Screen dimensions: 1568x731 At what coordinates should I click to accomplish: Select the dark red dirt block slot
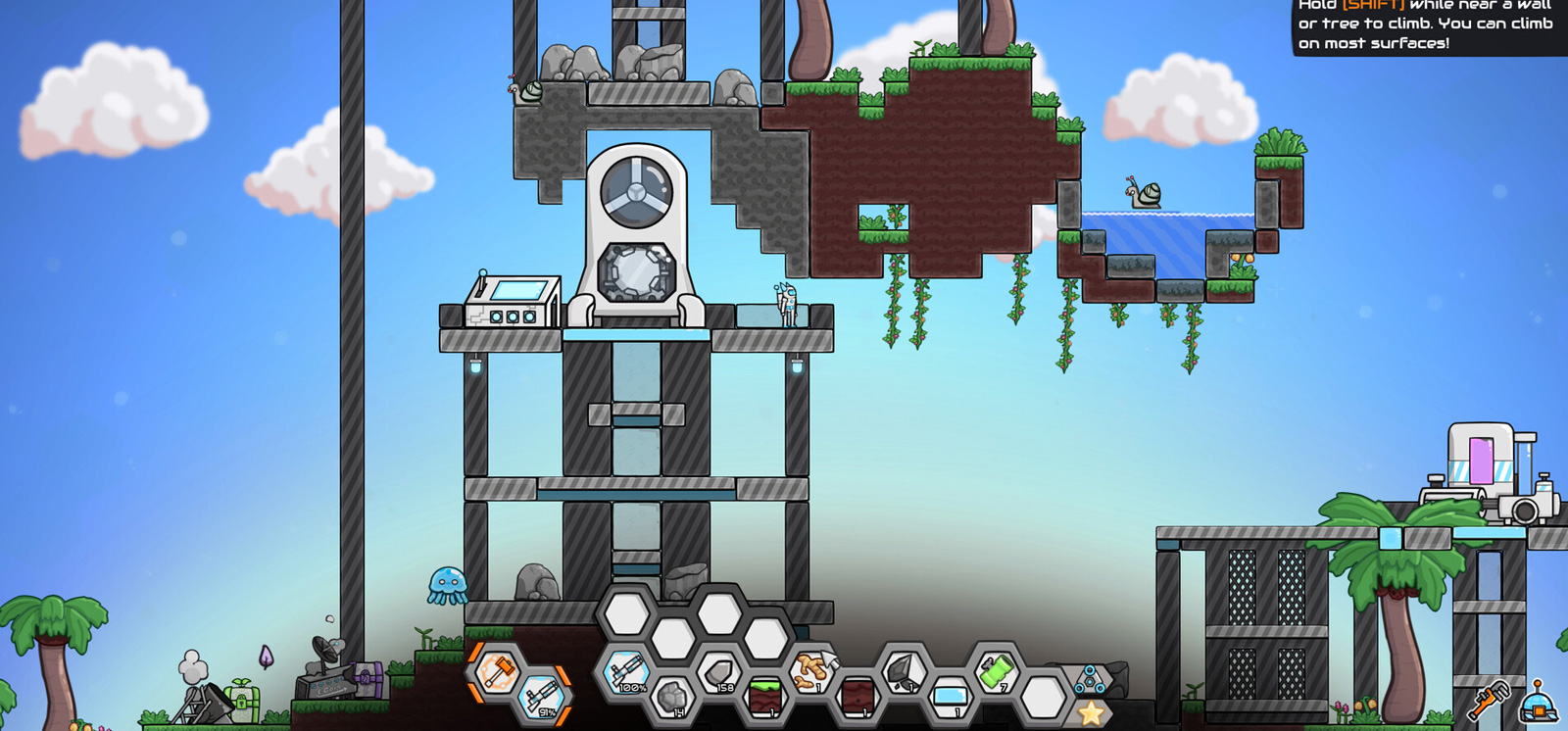(x=857, y=697)
